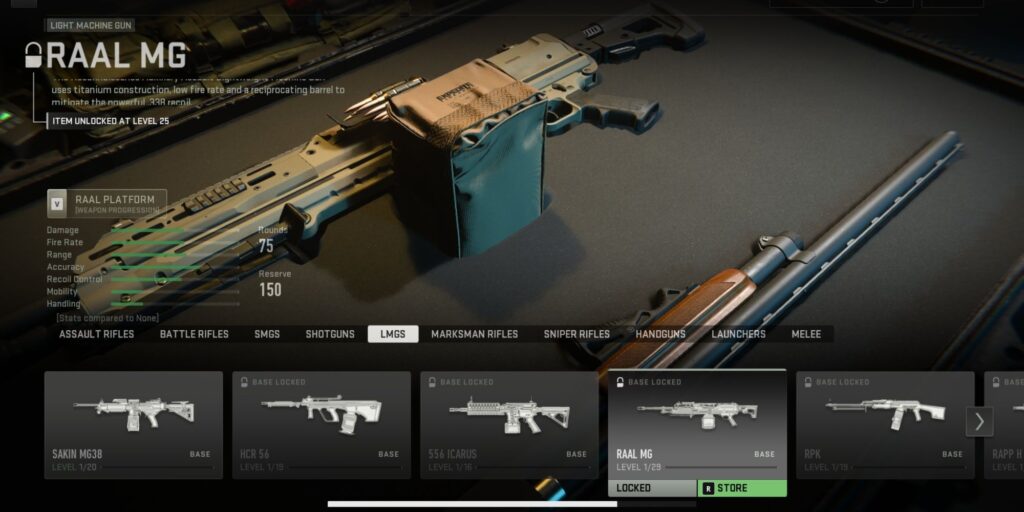Switch to the Assault Rifles tab
This screenshot has width=1024, height=512.
coord(96,334)
